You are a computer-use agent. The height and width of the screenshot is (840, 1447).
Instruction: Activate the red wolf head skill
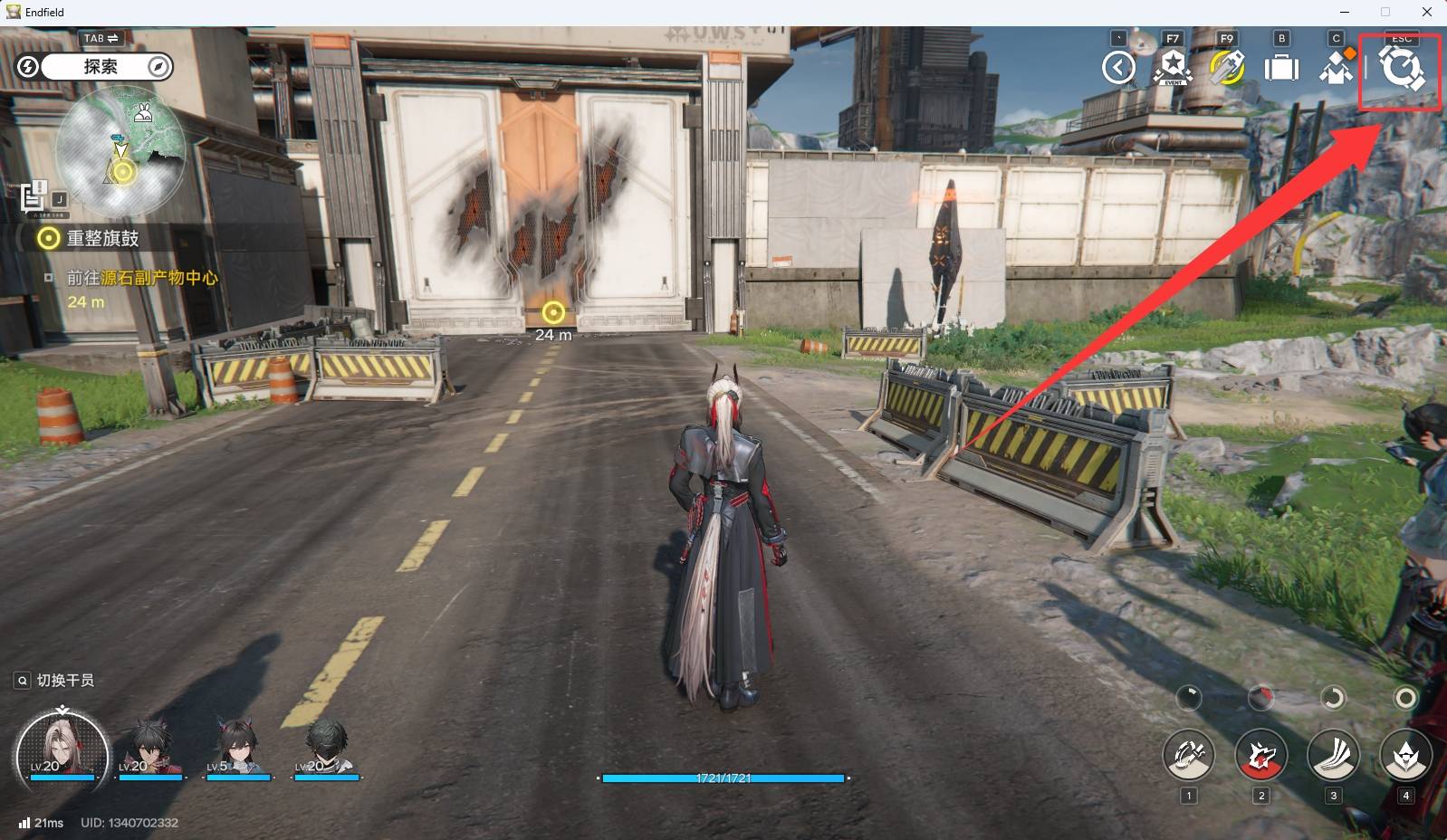click(x=1260, y=754)
